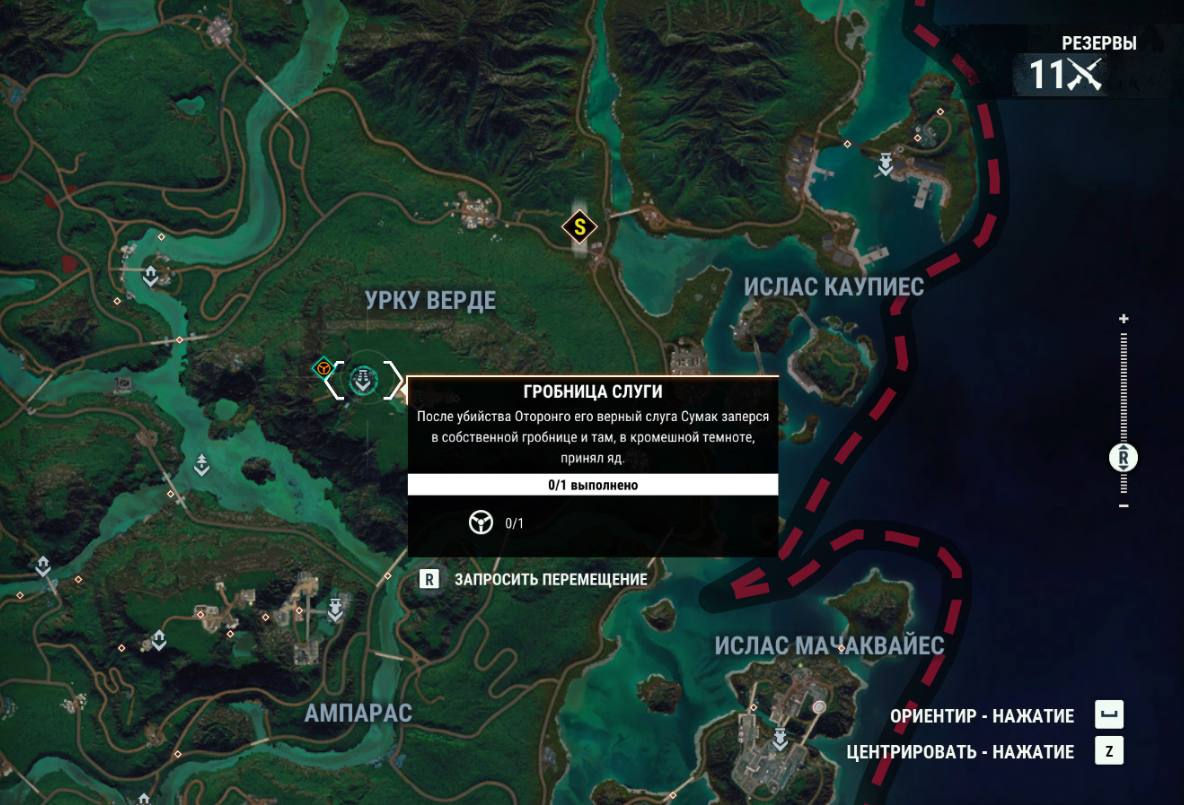Zoom in with the plus button
The width and height of the screenshot is (1184, 805).
(1124, 319)
